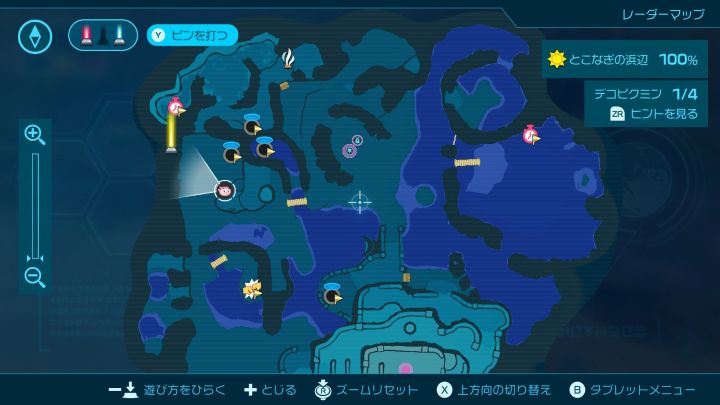Close the radar map with とじる
The width and height of the screenshot is (720, 405).
coord(268,389)
